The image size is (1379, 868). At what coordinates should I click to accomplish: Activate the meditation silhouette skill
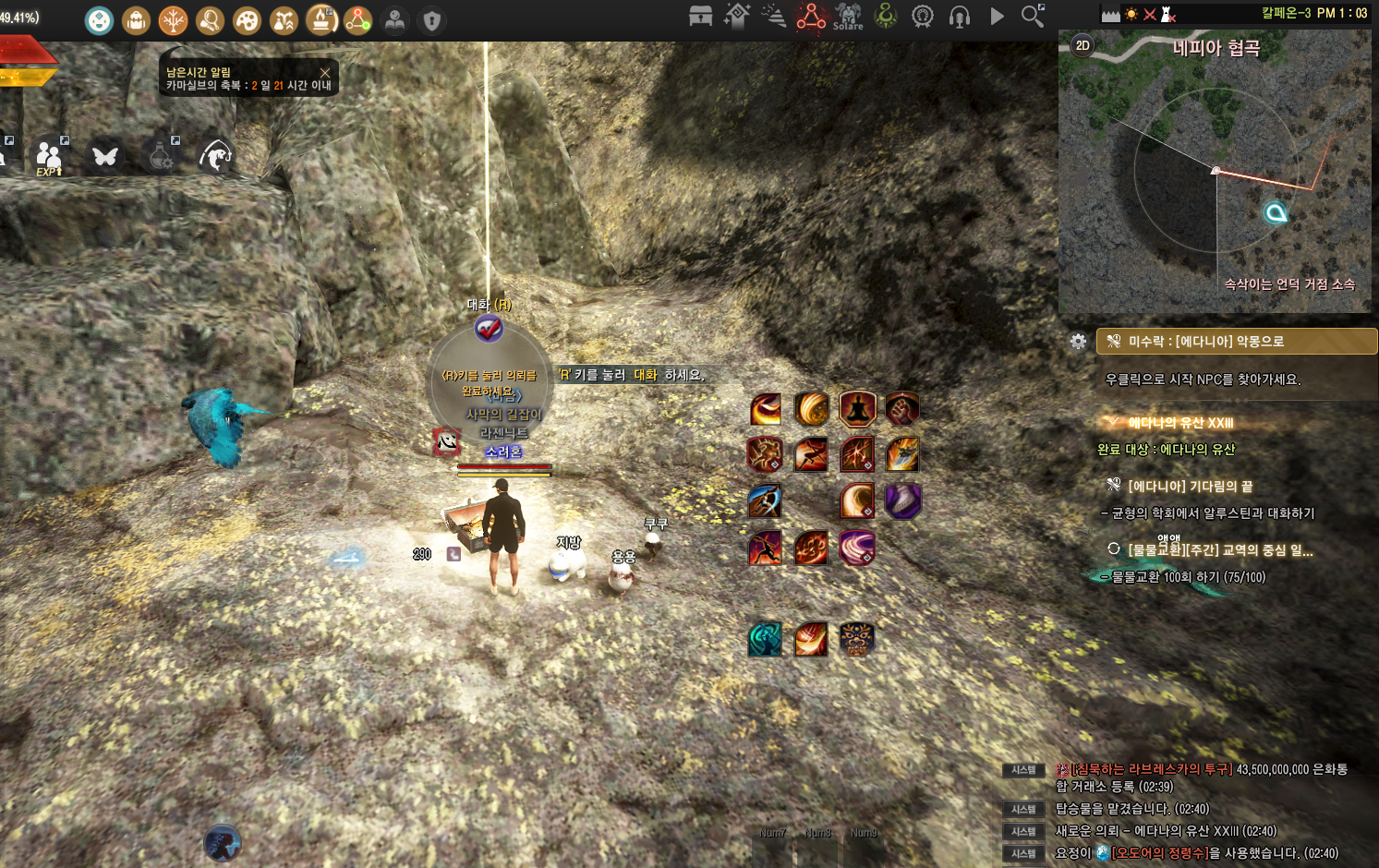(x=857, y=408)
